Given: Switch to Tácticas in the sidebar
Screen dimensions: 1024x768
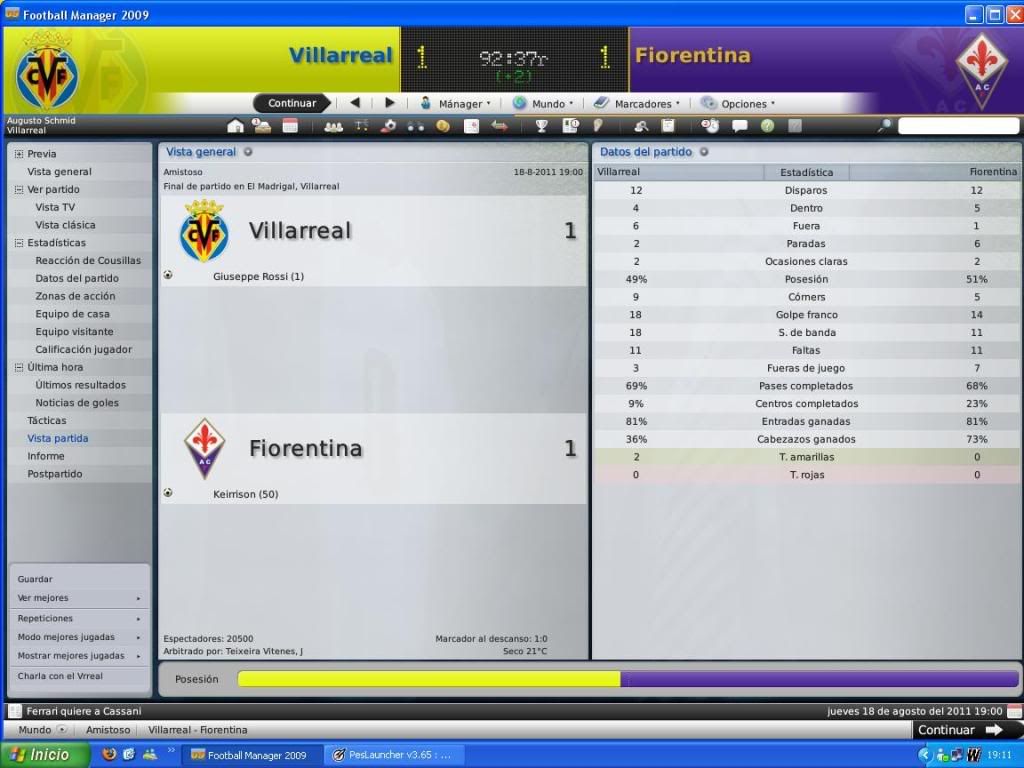Looking at the screenshot, I should tap(47, 421).
